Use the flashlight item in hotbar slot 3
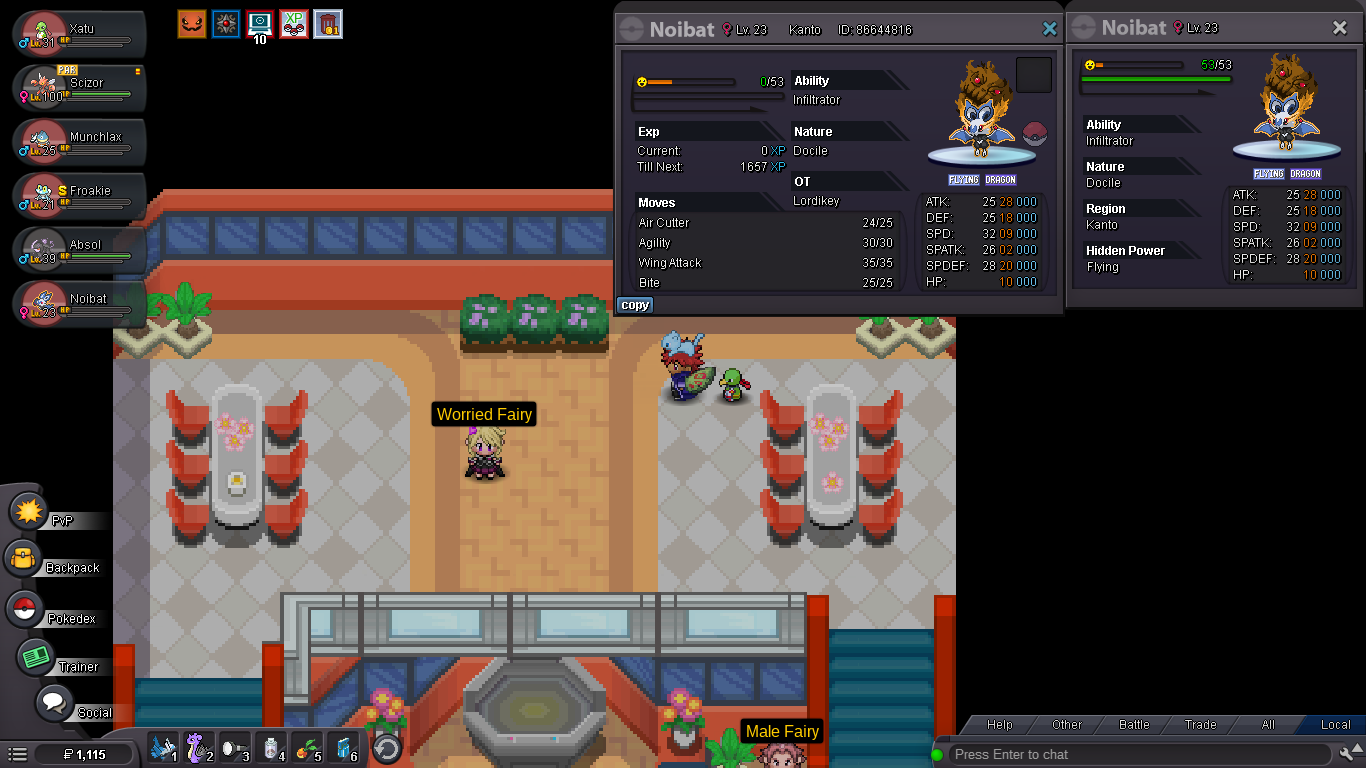 (x=235, y=748)
